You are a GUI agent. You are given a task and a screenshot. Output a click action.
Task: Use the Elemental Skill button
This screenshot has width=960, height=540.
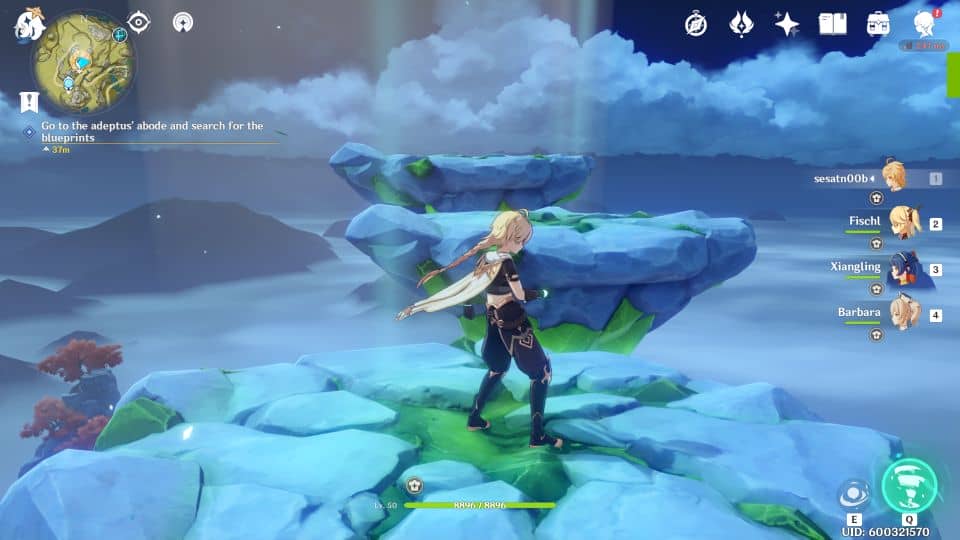[853, 496]
